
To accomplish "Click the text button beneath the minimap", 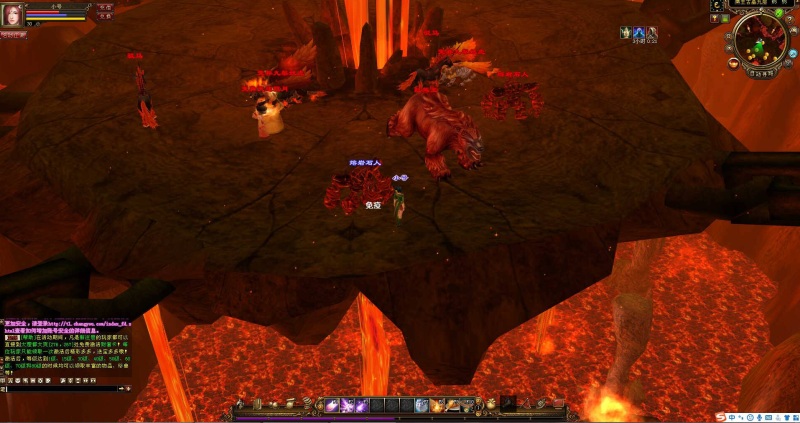I will pyautogui.click(x=762, y=74).
